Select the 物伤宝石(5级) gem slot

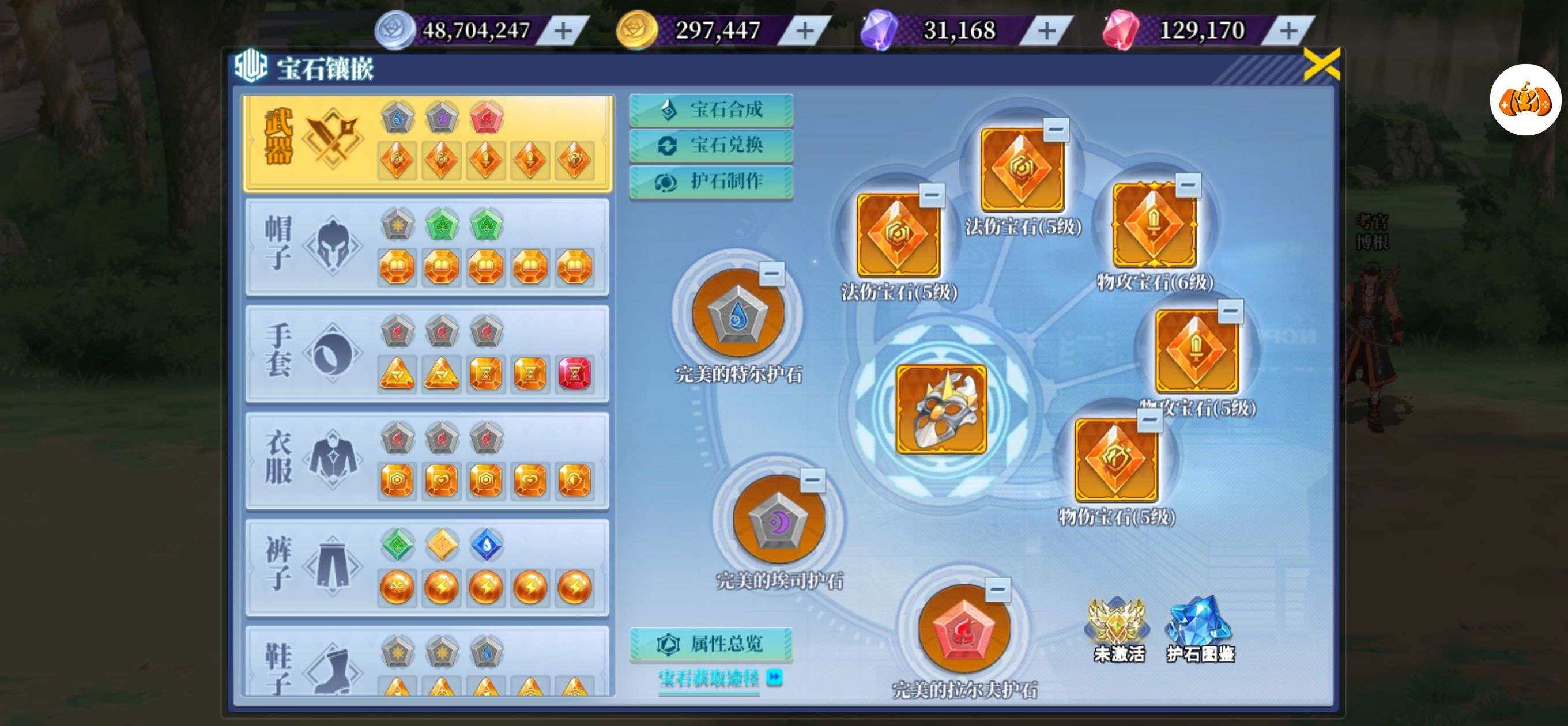tap(1115, 460)
